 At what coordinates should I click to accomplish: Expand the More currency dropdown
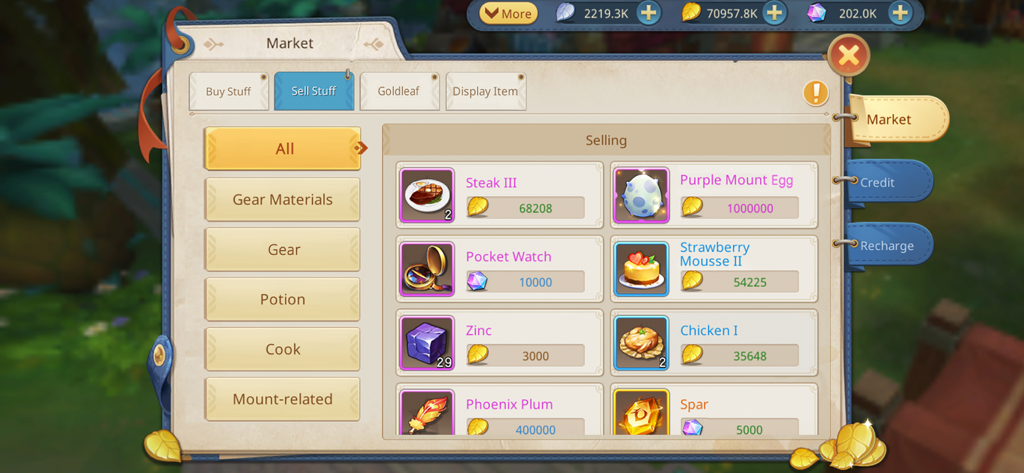click(508, 14)
